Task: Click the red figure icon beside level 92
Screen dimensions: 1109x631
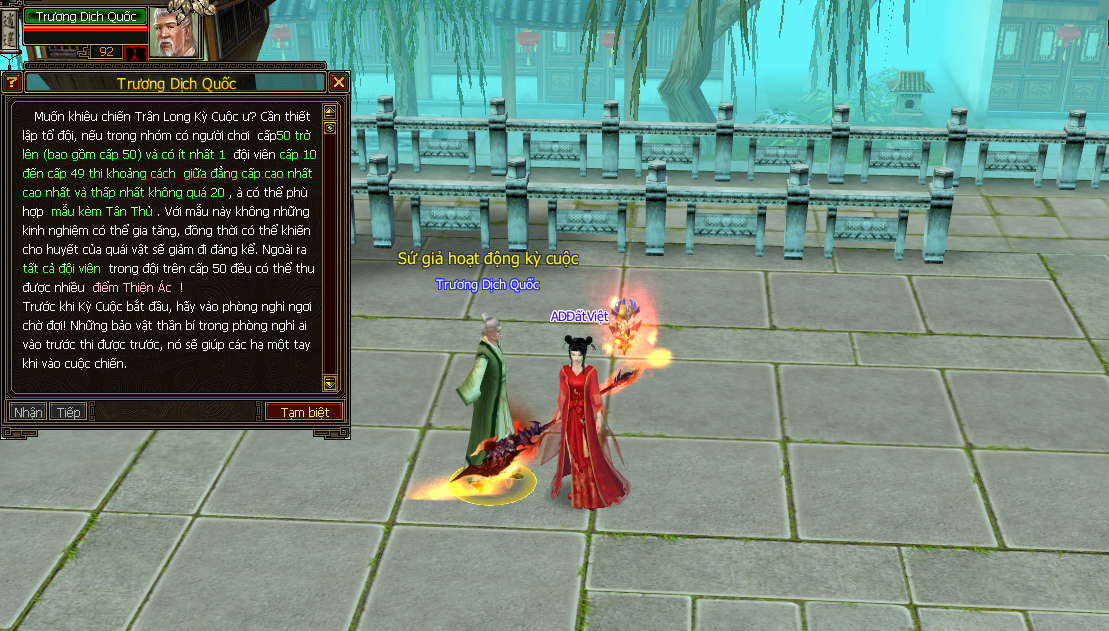Action: tap(136, 52)
